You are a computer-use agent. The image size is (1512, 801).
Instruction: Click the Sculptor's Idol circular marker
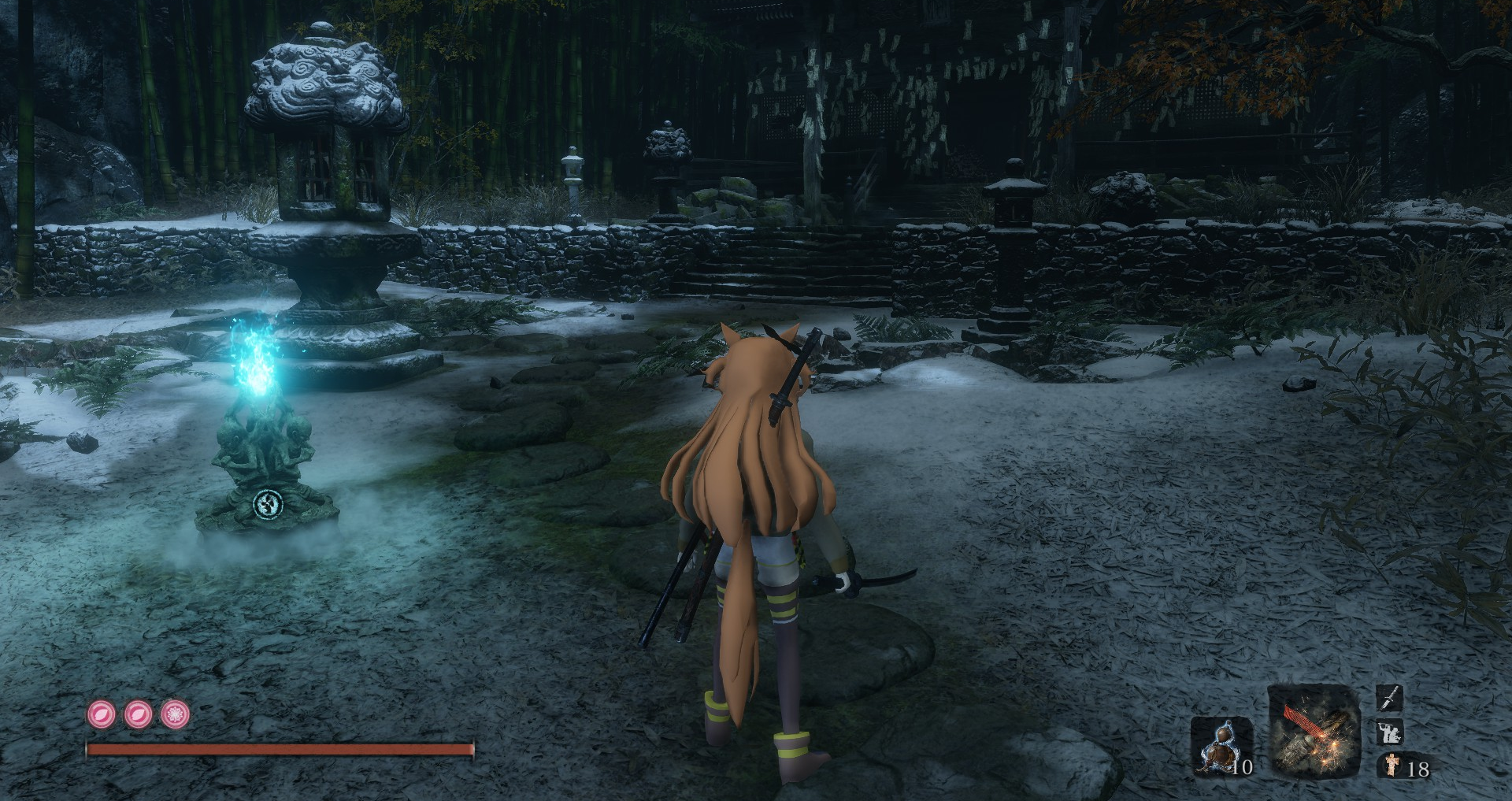[x=267, y=504]
